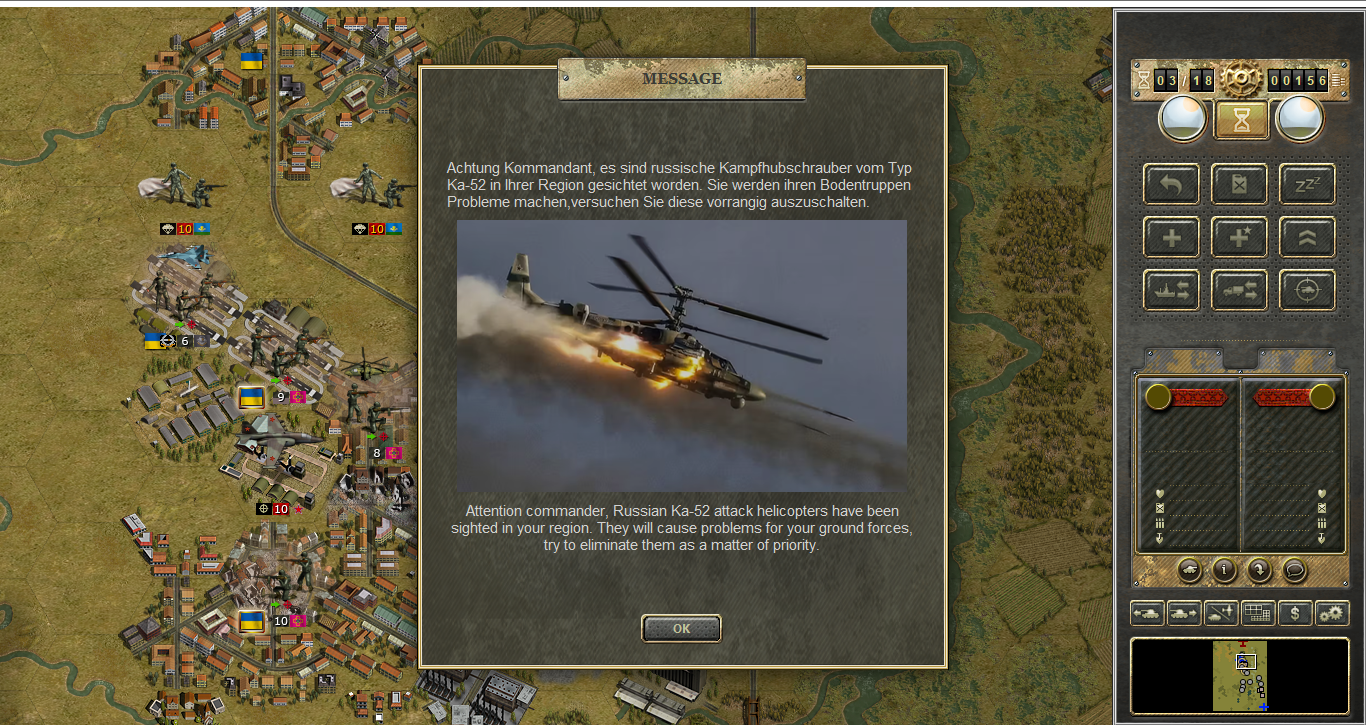Viewport: 1366px width, 725px height.
Task: Select the crossed-out fuel canister button
Action: [x=1240, y=184]
